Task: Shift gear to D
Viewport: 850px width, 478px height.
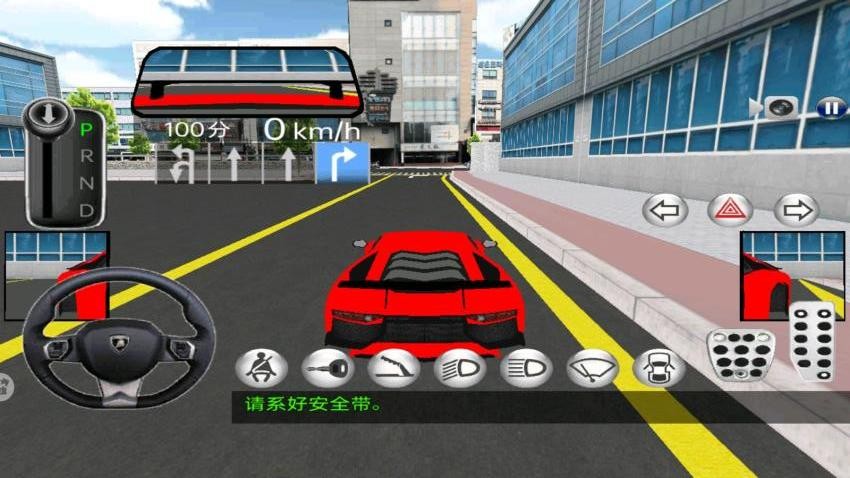Action: coord(87,210)
